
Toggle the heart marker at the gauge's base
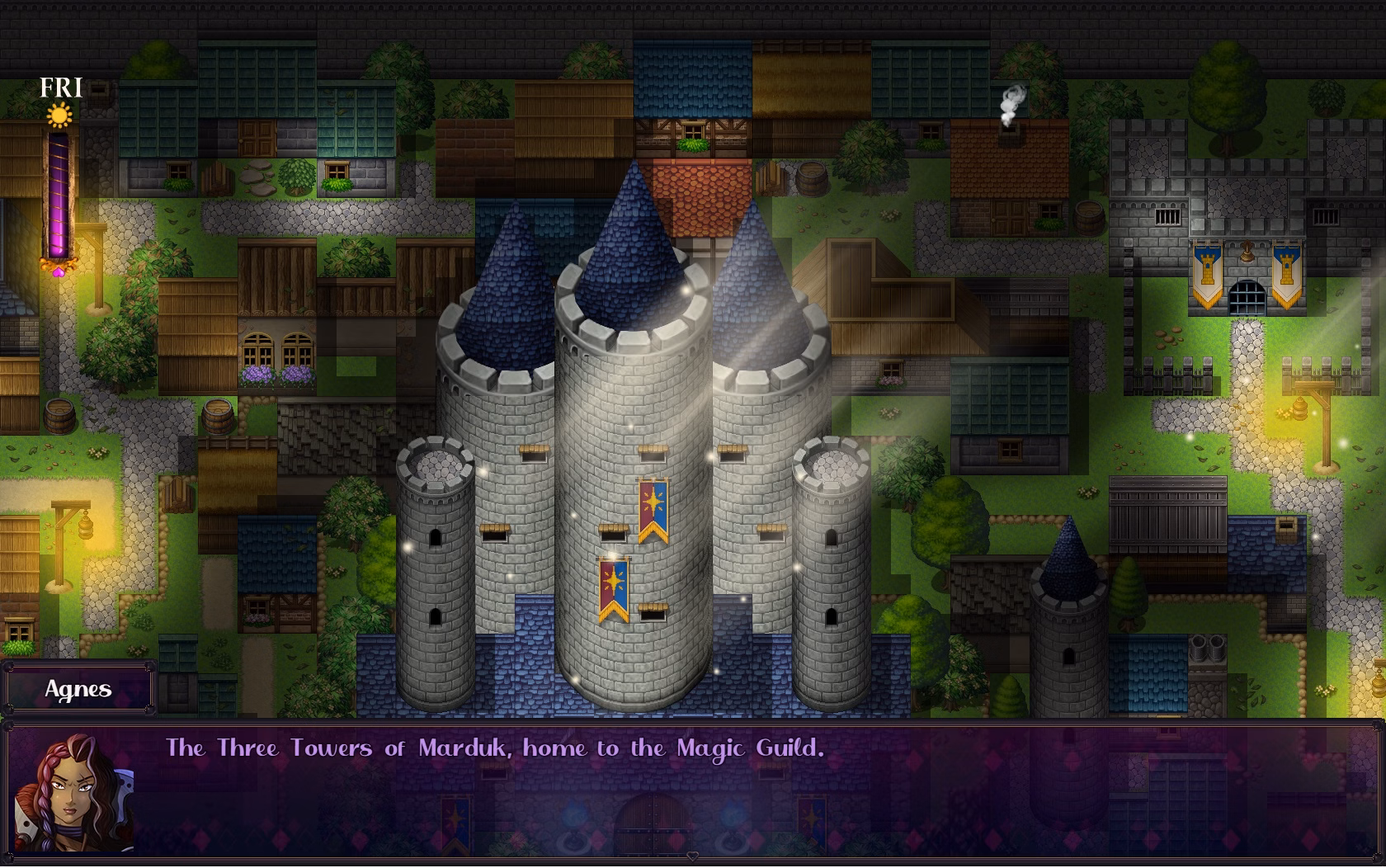[x=59, y=271]
